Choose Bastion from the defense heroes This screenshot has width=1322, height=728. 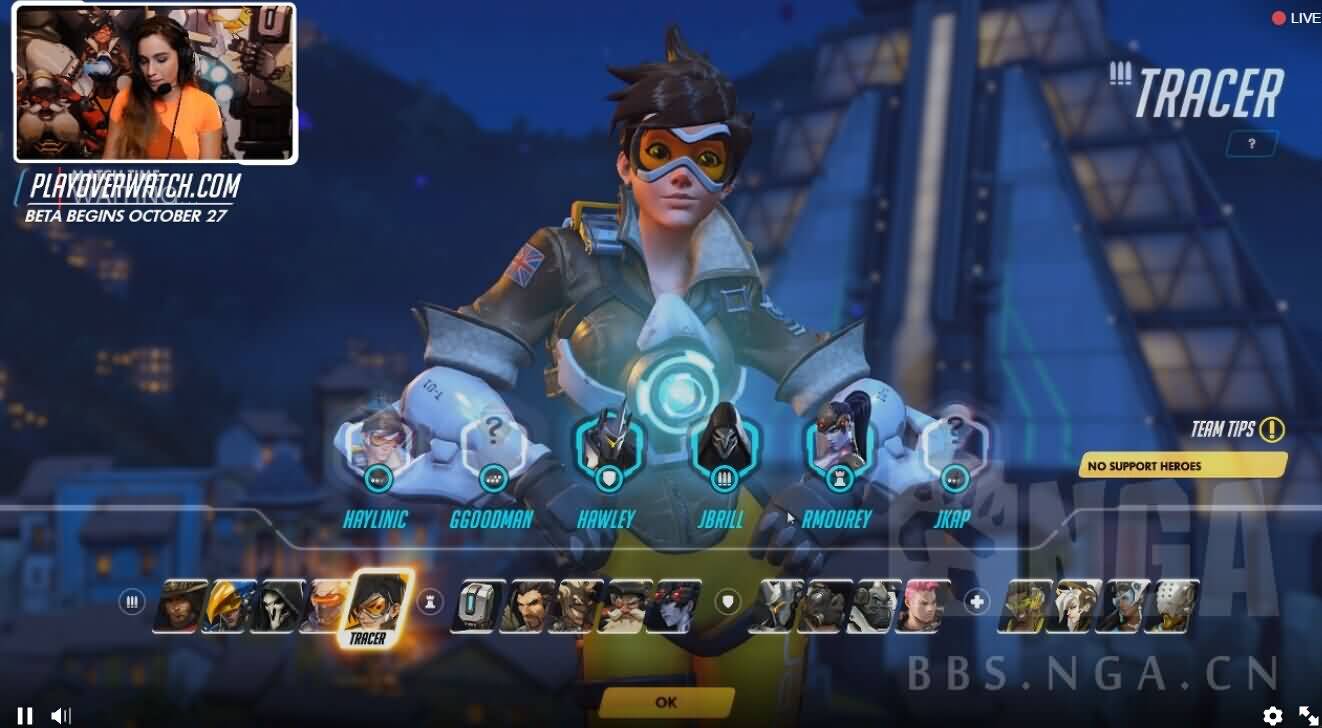(475, 606)
